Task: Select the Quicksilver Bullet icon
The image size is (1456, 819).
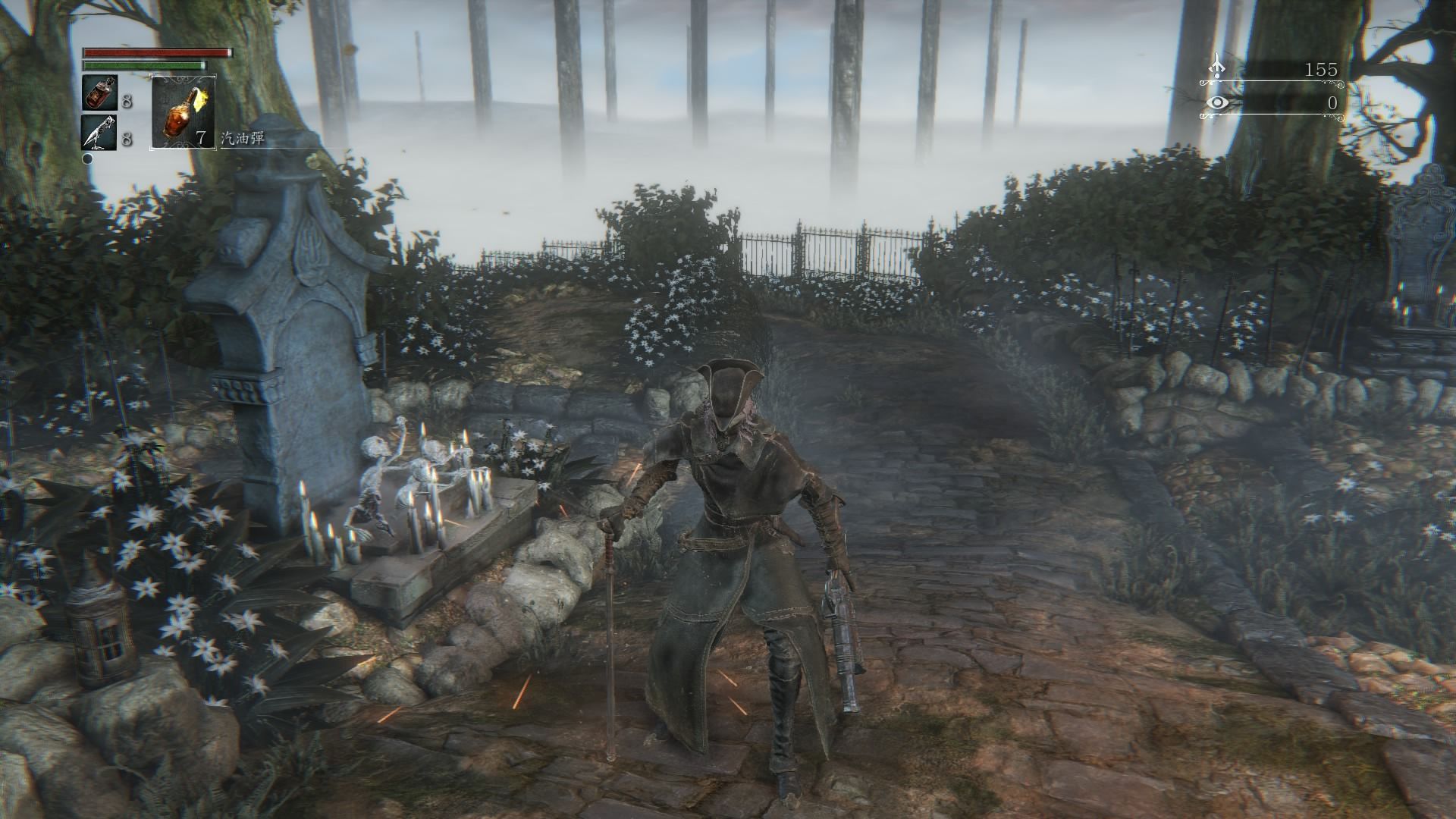Action: point(99,133)
